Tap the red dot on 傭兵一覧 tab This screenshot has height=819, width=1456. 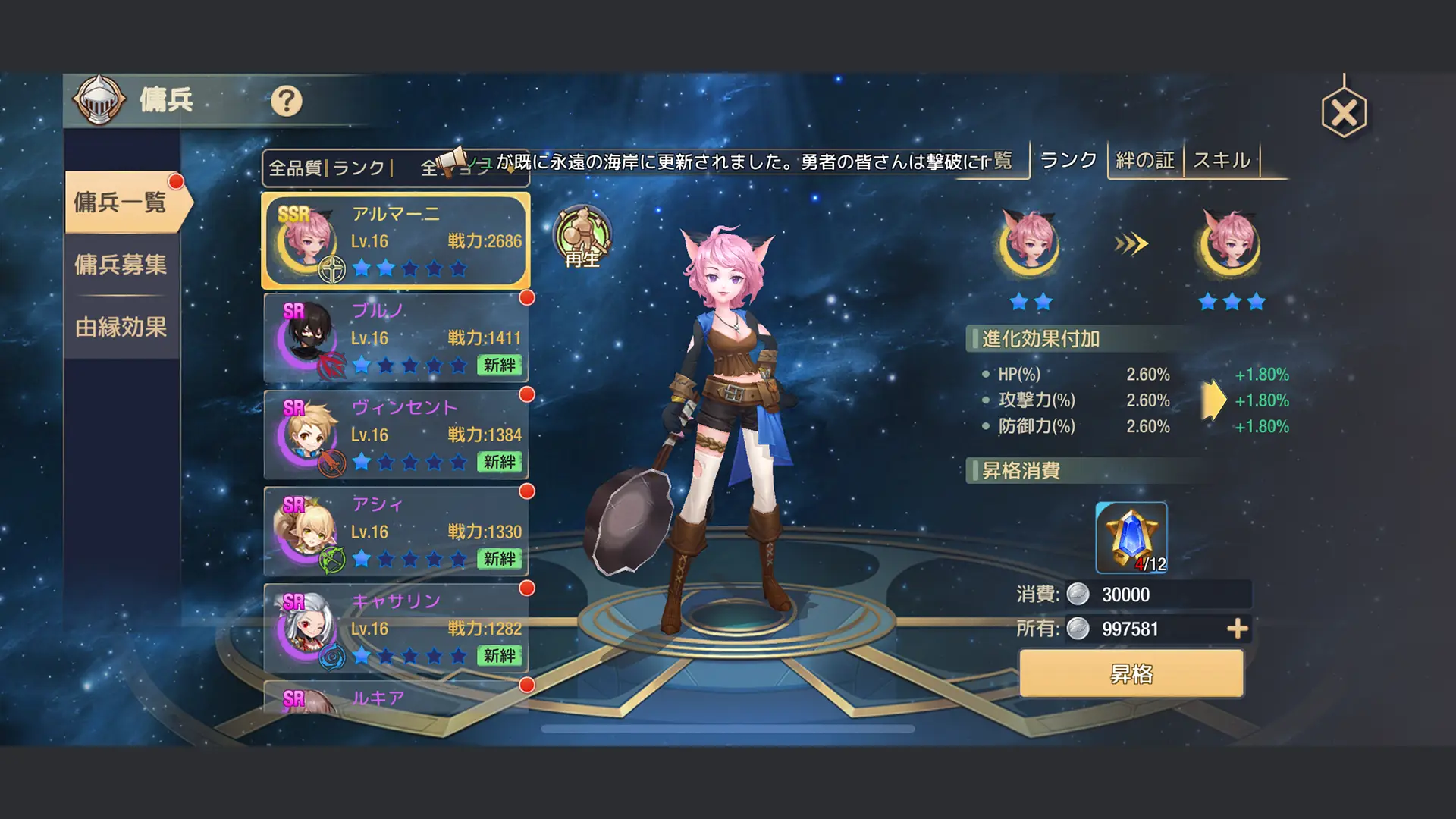pyautogui.click(x=176, y=180)
